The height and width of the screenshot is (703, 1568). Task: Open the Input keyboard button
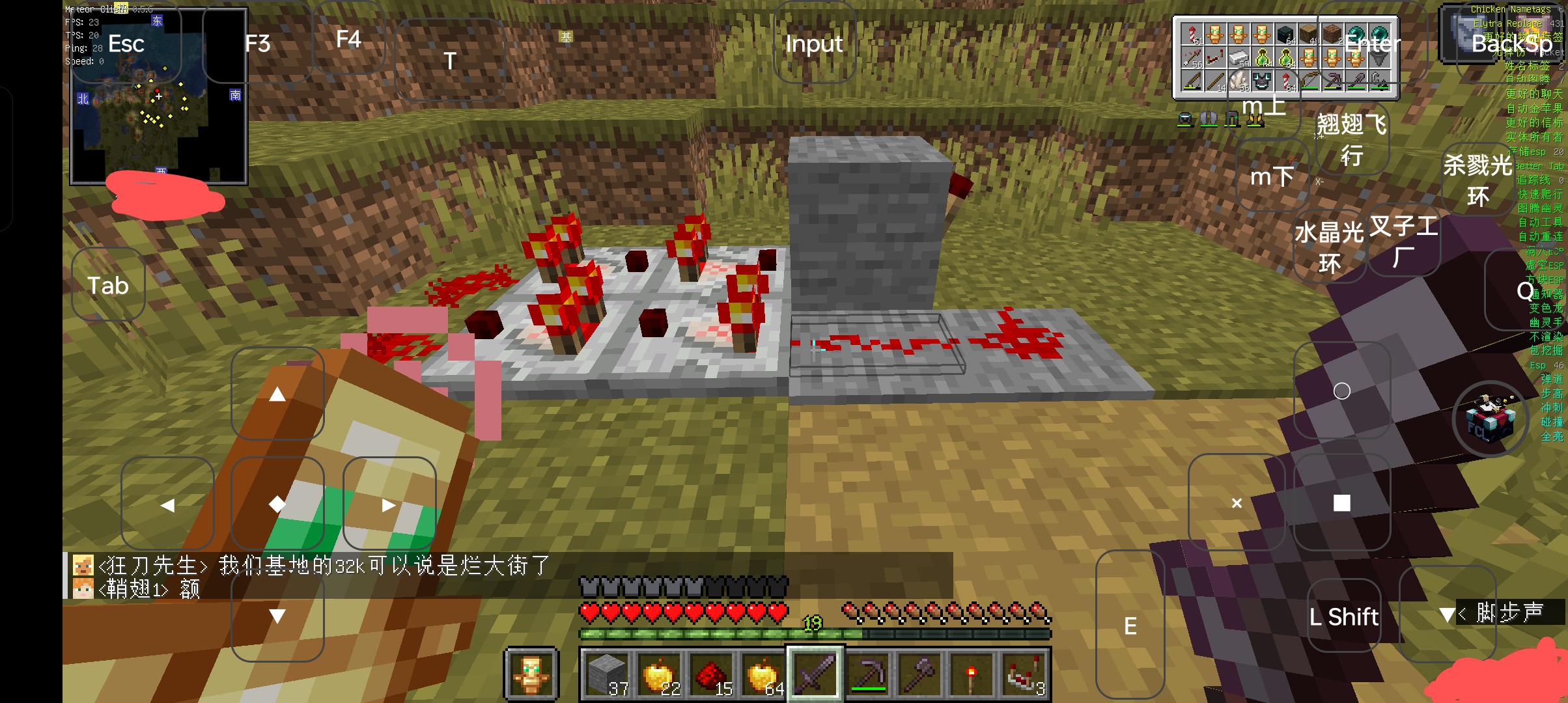coord(813,44)
